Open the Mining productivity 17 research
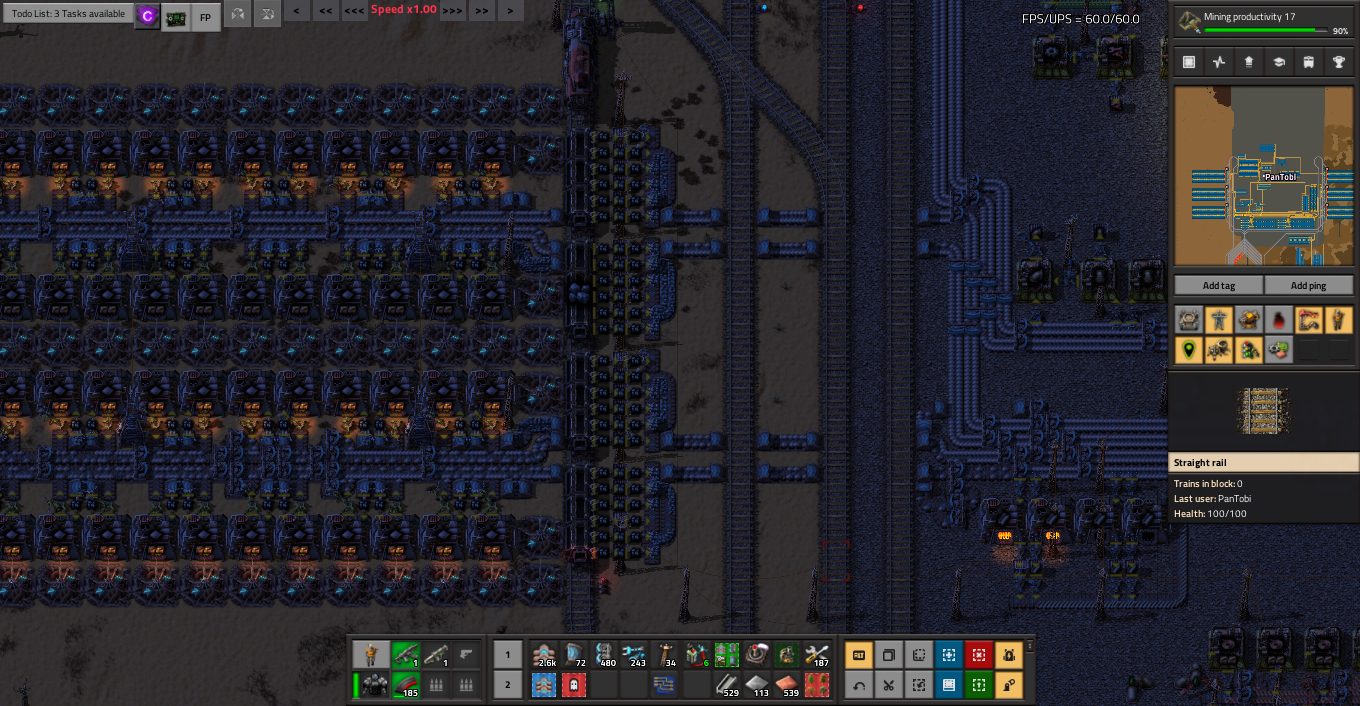Viewport: 1360px width, 706px height. [x=1264, y=23]
